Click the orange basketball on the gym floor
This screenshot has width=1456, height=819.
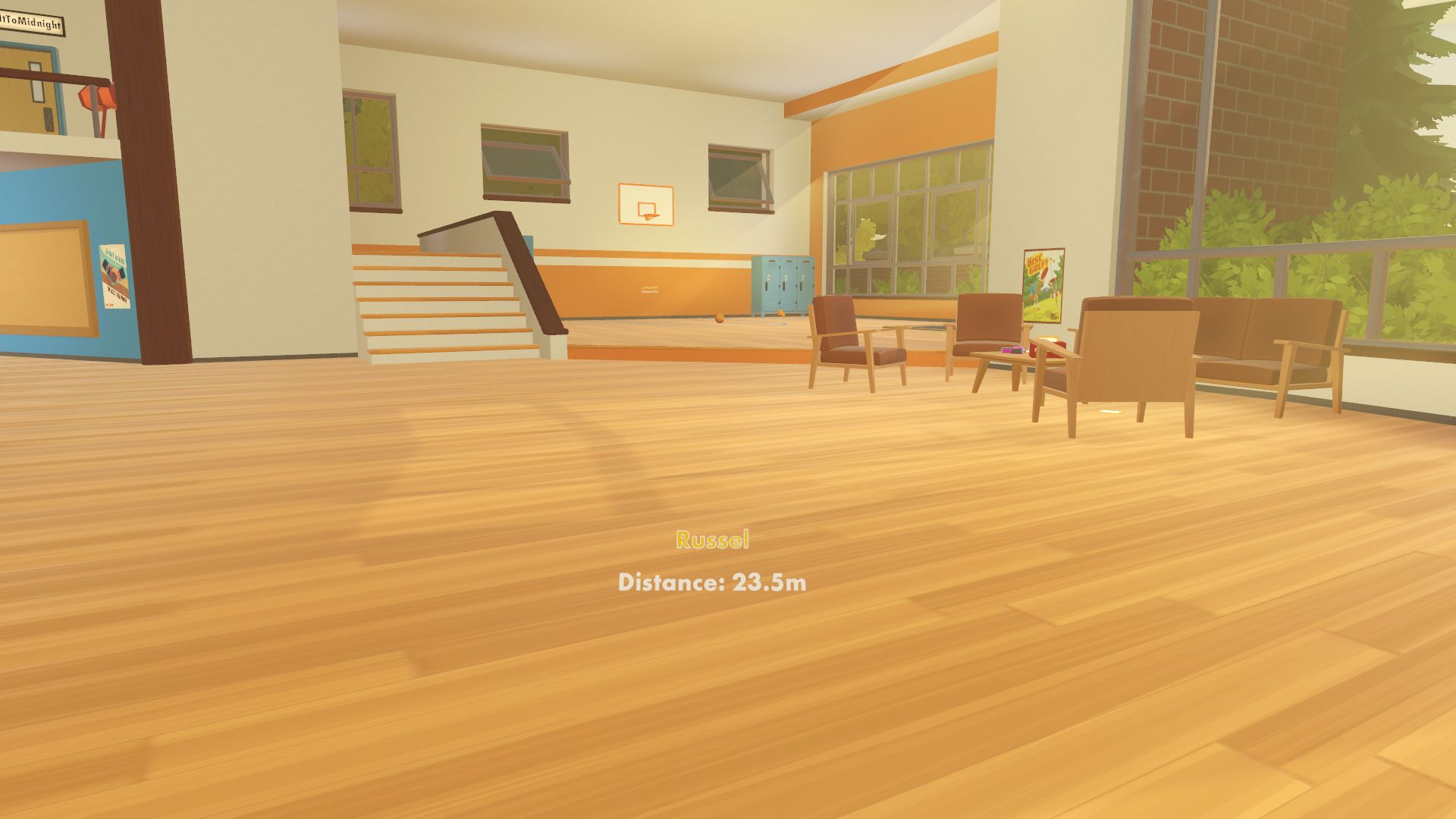click(719, 319)
